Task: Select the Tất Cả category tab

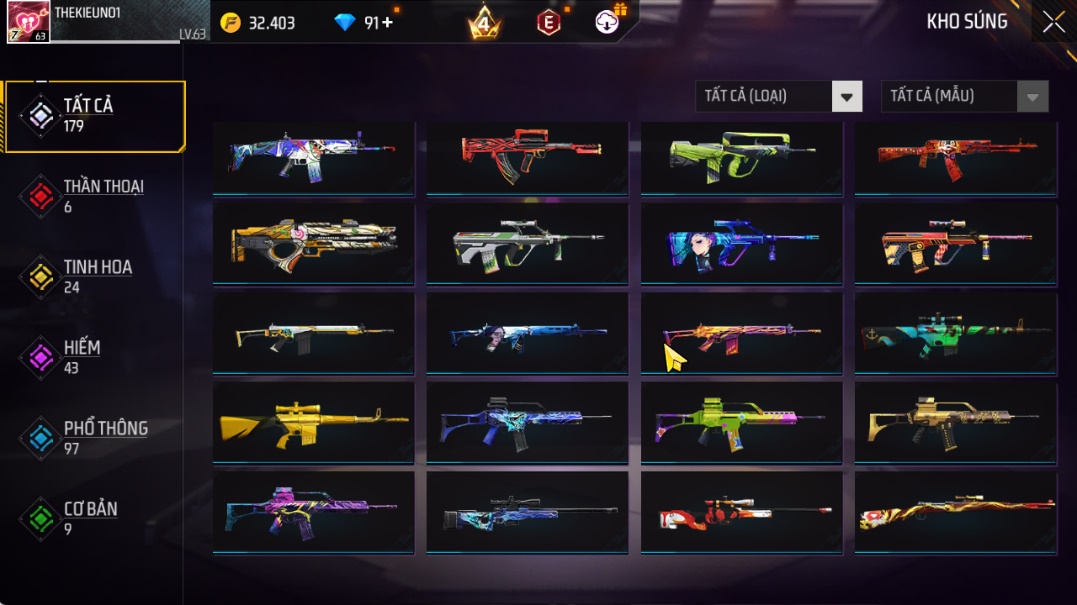Action: coord(95,116)
